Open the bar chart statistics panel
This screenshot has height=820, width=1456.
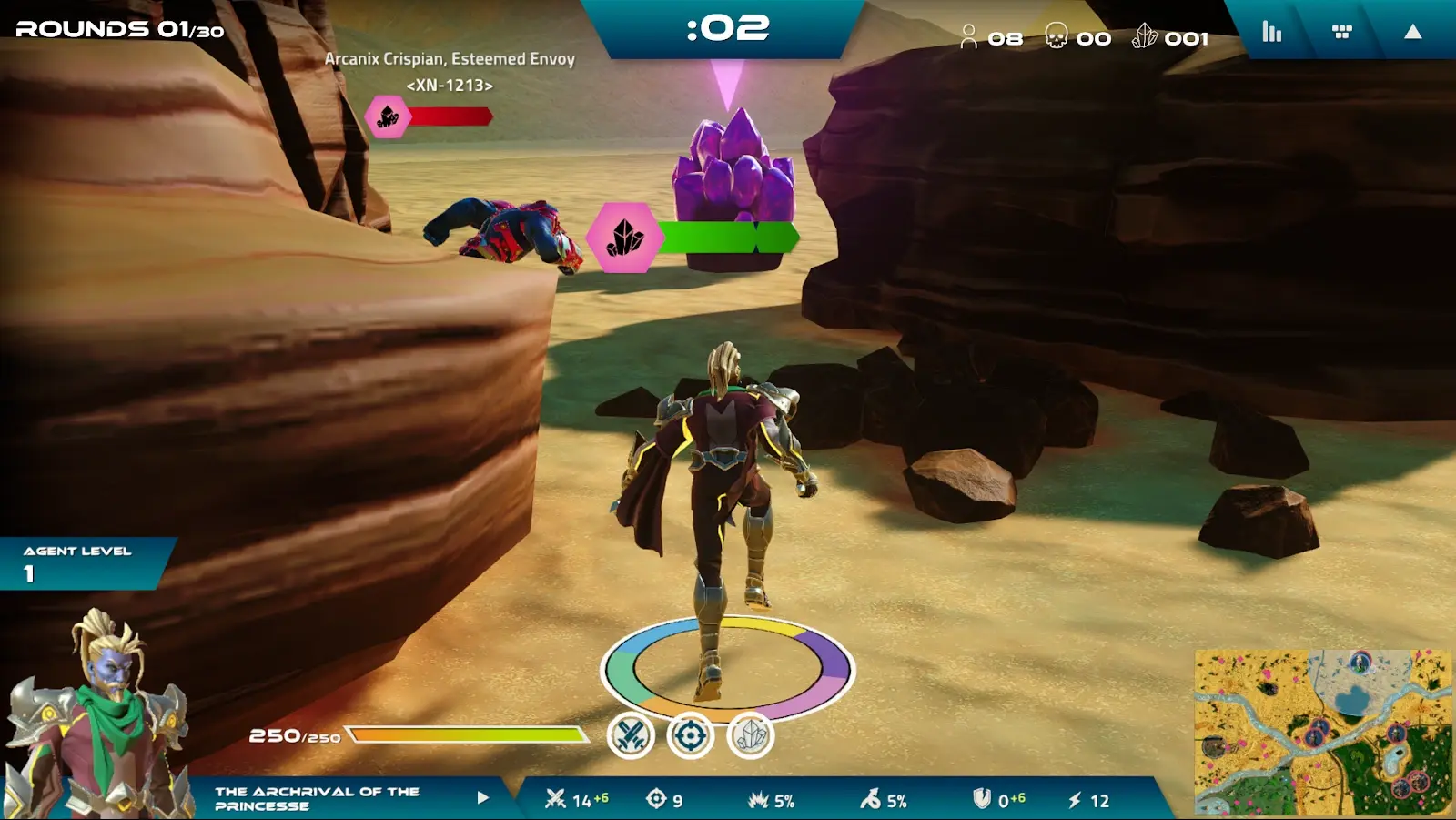(1271, 33)
